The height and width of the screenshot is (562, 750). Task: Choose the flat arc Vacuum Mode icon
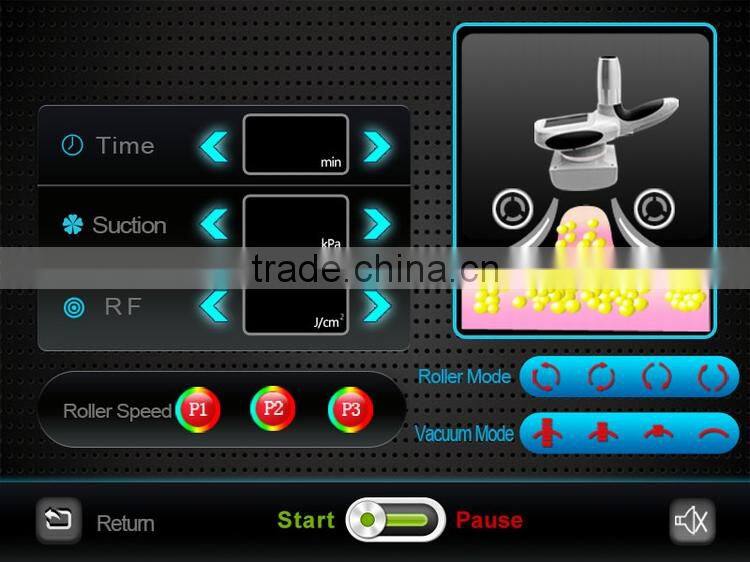coord(711,433)
